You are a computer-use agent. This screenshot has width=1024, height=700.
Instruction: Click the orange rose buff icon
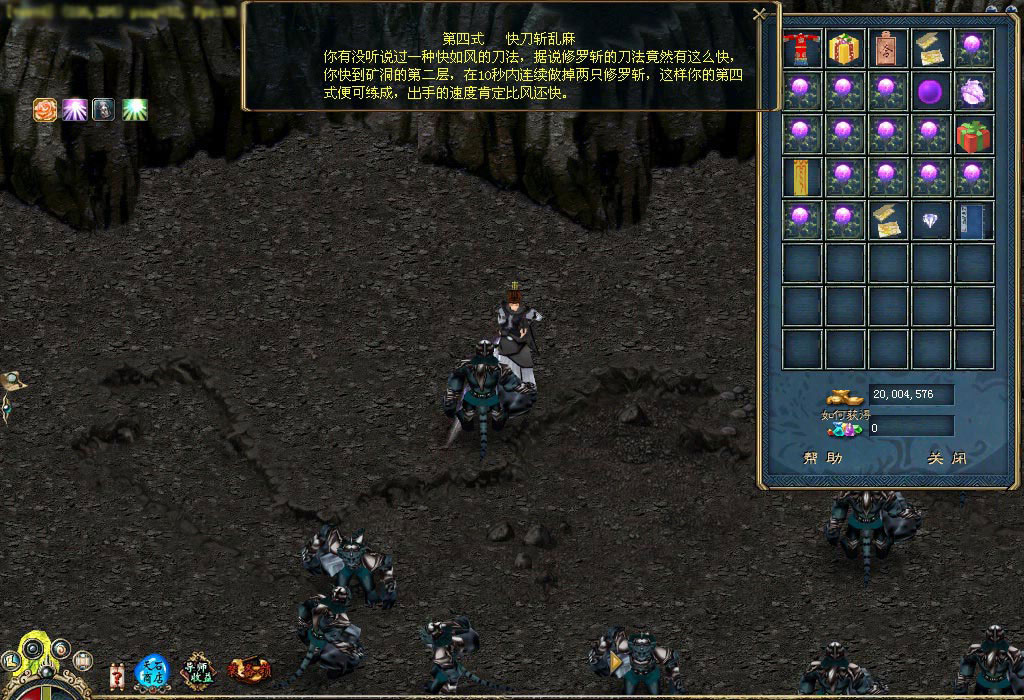pos(45,110)
